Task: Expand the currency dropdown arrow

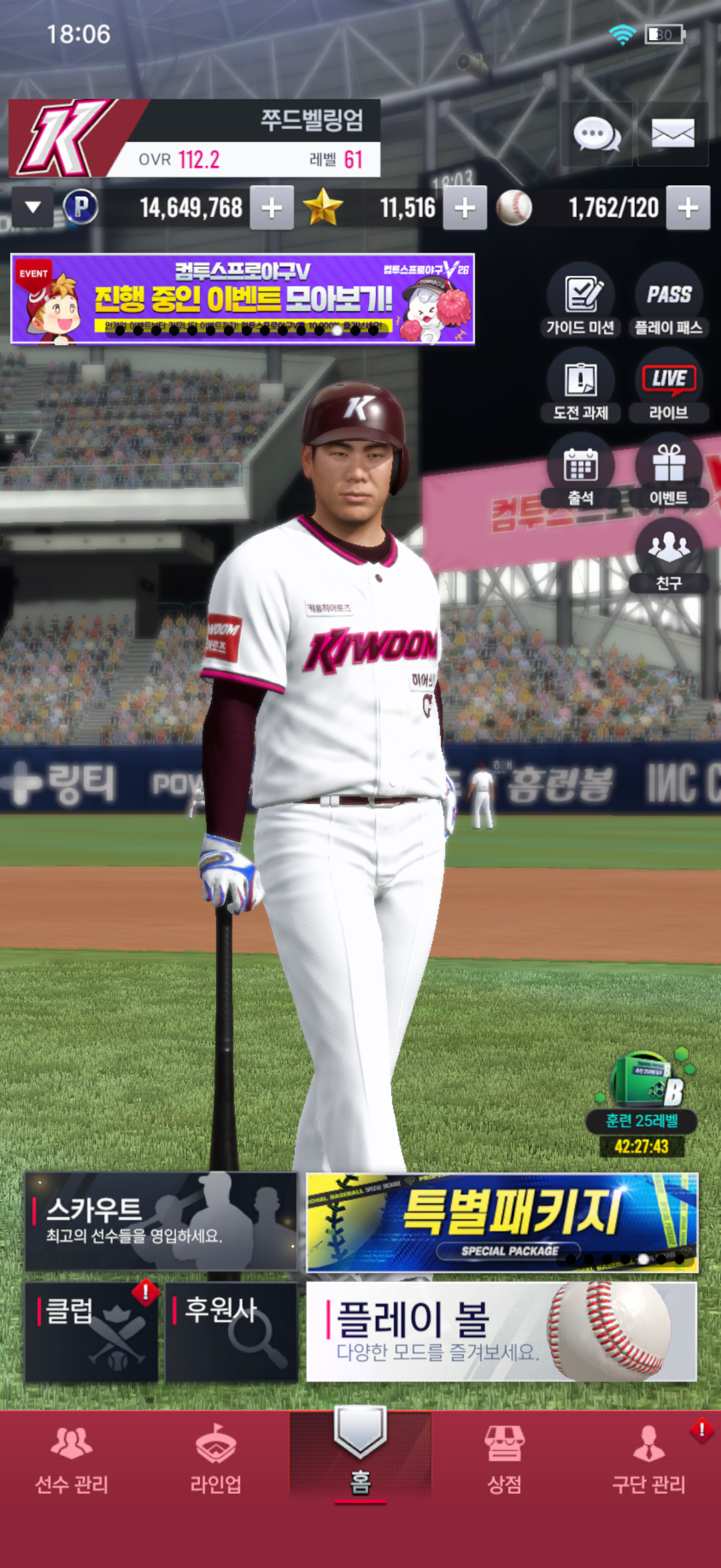Action: (33, 208)
